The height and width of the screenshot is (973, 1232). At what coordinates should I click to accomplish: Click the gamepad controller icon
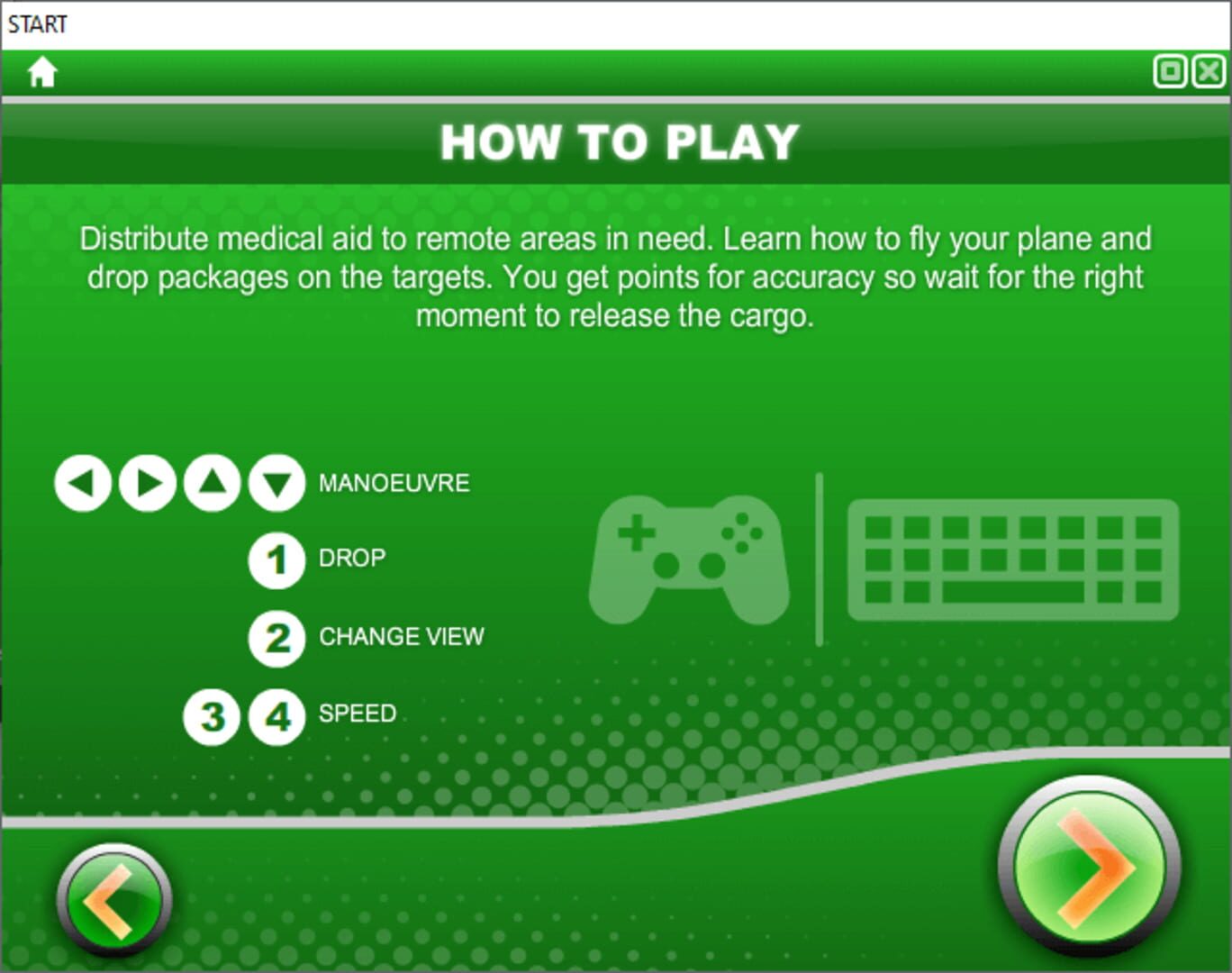pyautogui.click(x=689, y=559)
